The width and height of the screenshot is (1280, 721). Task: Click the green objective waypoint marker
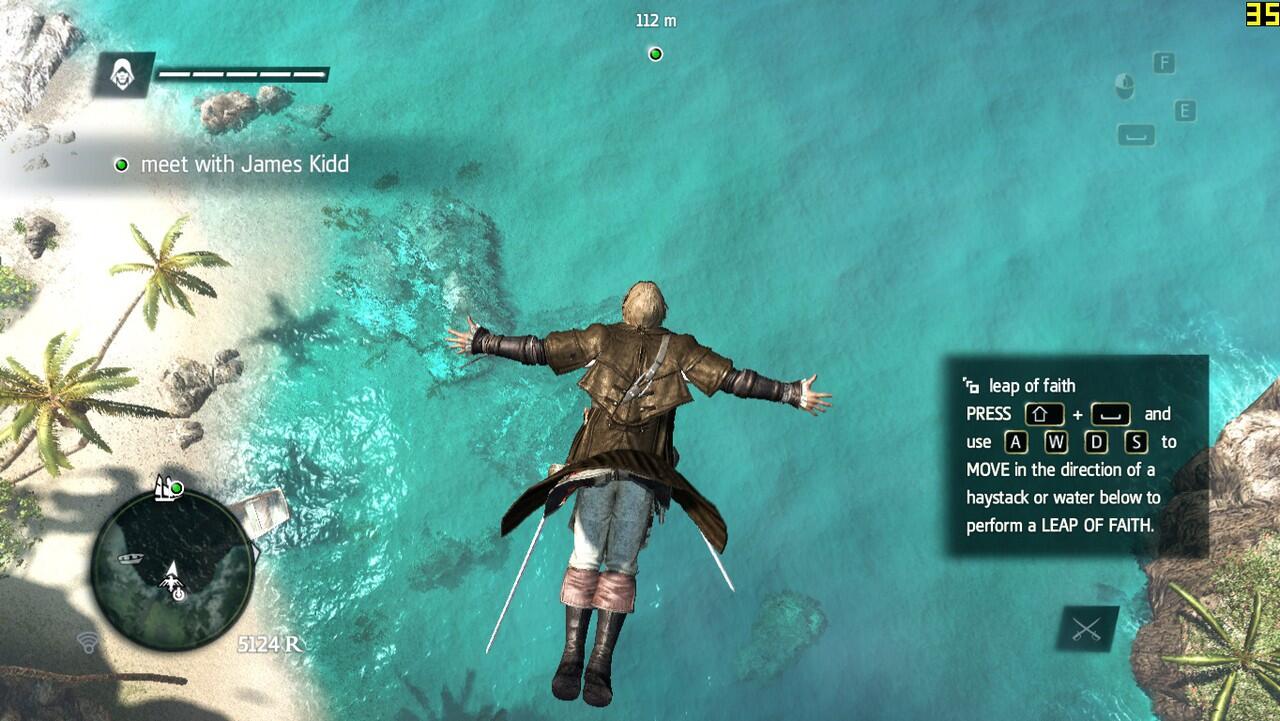655,54
